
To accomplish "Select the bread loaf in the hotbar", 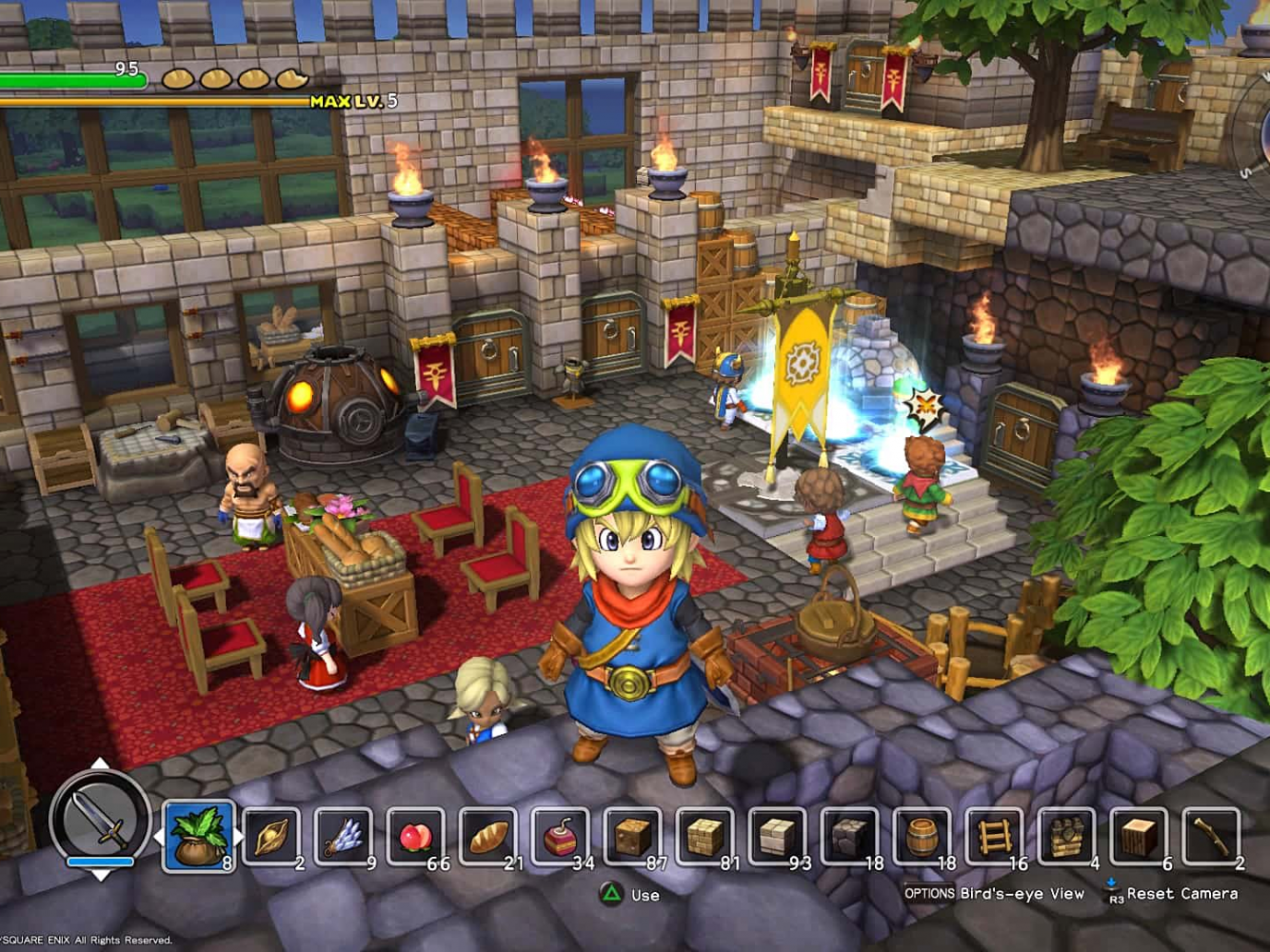I will [x=488, y=837].
